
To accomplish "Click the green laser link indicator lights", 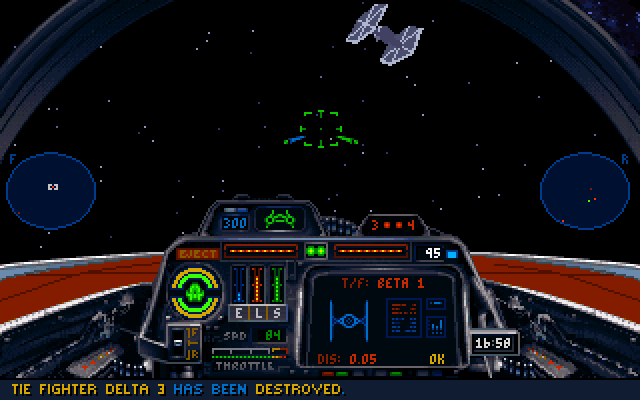I will [x=316, y=251].
